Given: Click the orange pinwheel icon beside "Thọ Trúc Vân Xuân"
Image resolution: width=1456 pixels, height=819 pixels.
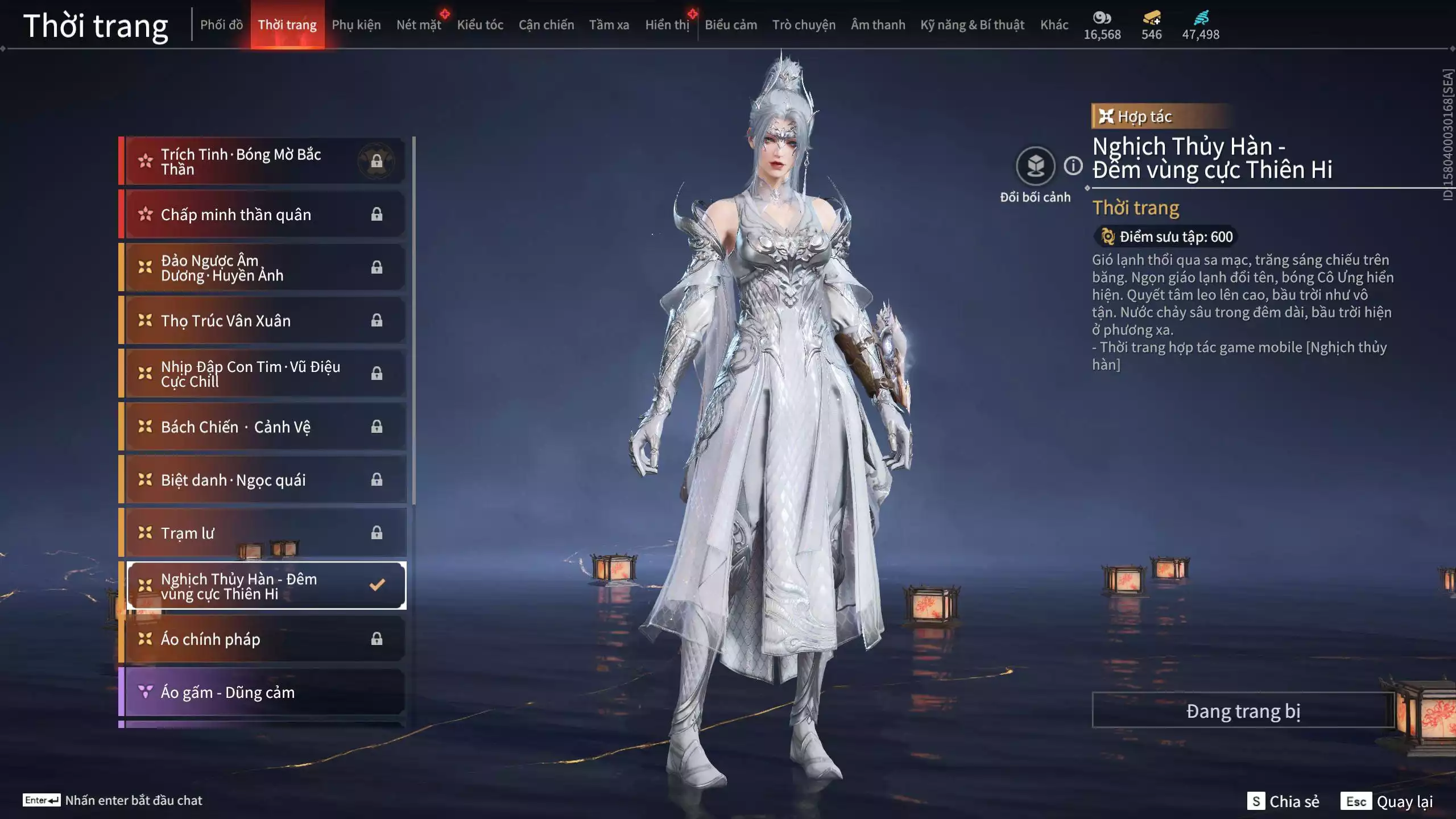Looking at the screenshot, I should [x=146, y=320].
